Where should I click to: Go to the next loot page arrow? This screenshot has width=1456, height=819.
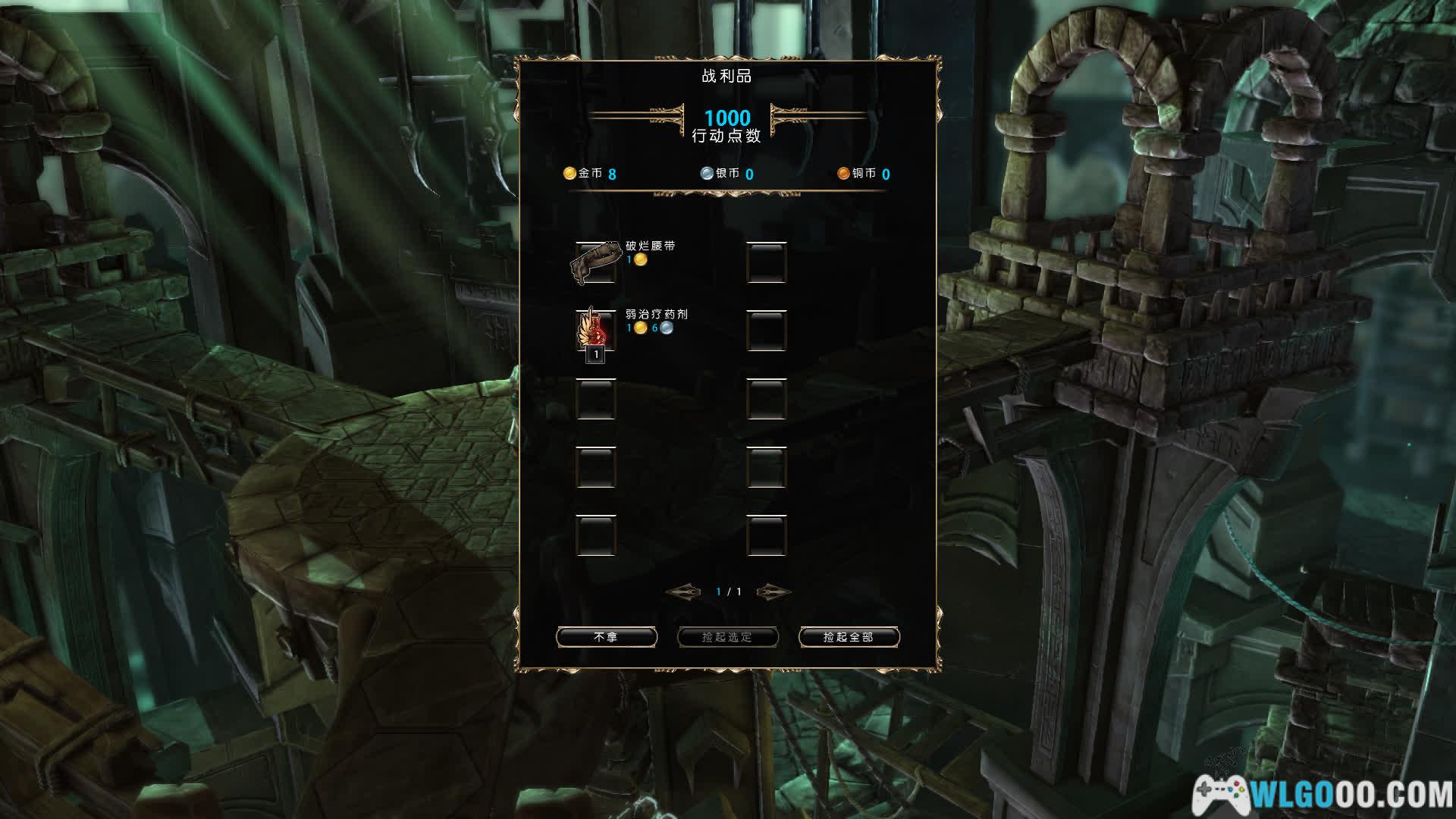[773, 591]
